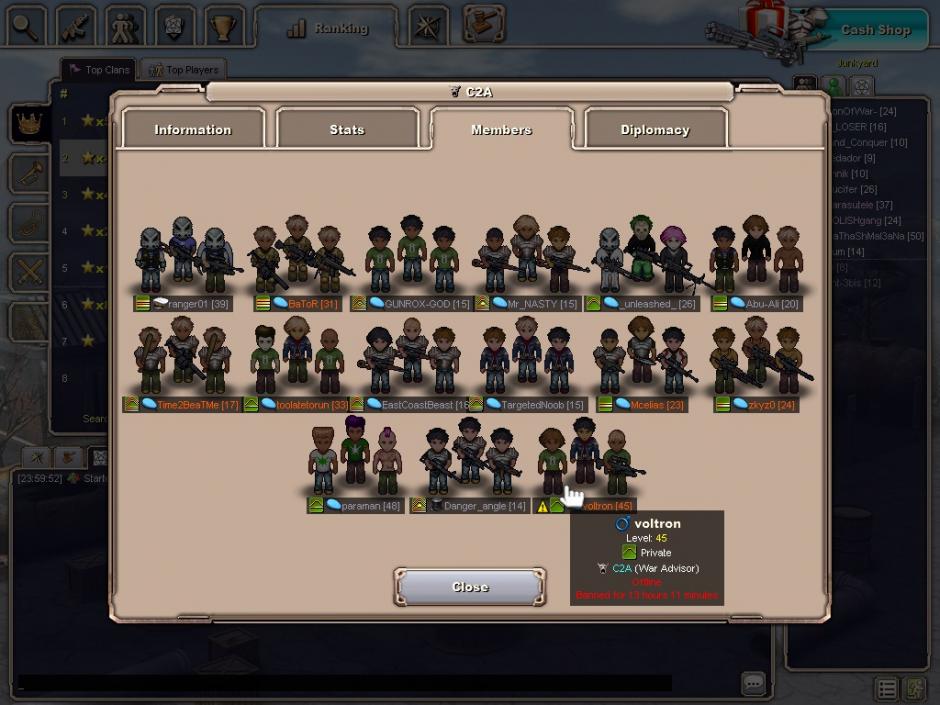Select the Top Clans tab
Screen dimensions: 940x705
[99, 70]
